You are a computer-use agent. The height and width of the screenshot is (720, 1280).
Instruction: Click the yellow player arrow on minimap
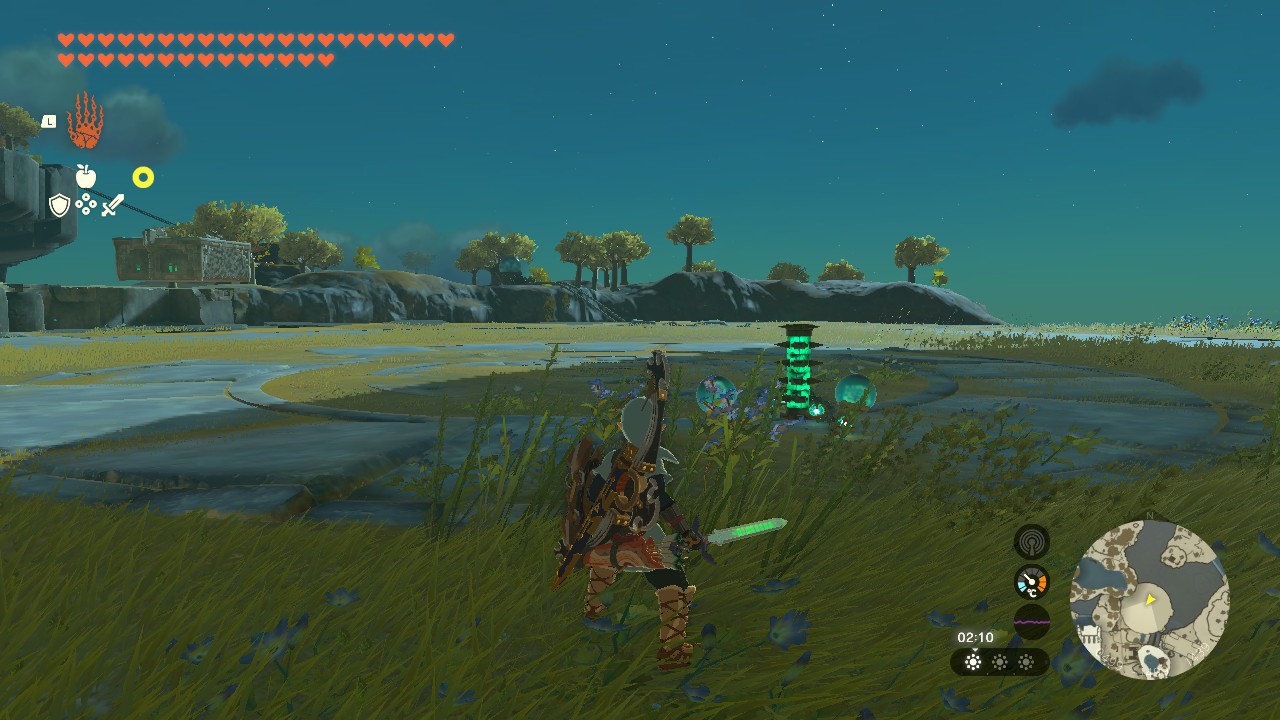[1151, 600]
